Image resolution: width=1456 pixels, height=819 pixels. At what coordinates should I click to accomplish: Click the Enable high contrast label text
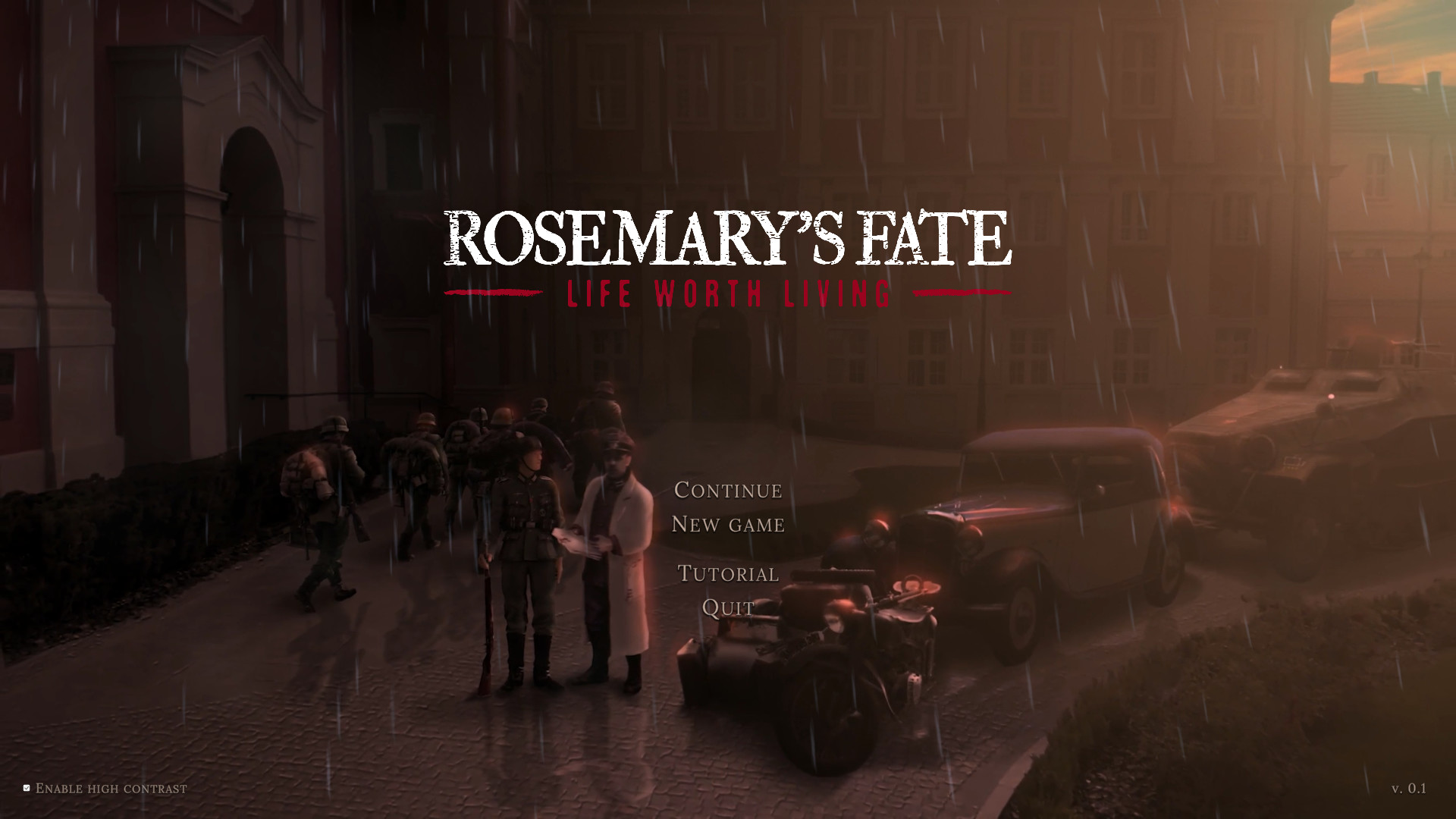112,789
